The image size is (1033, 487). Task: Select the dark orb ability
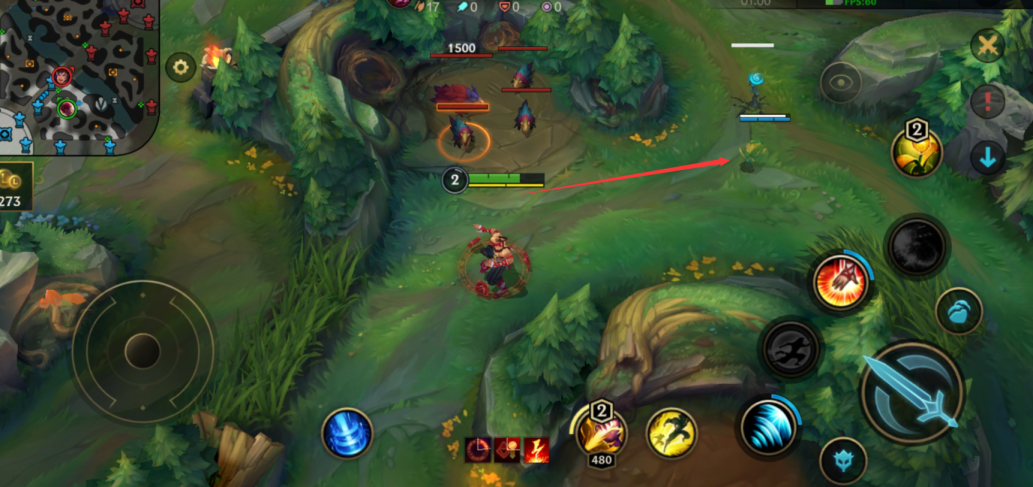[x=916, y=245]
